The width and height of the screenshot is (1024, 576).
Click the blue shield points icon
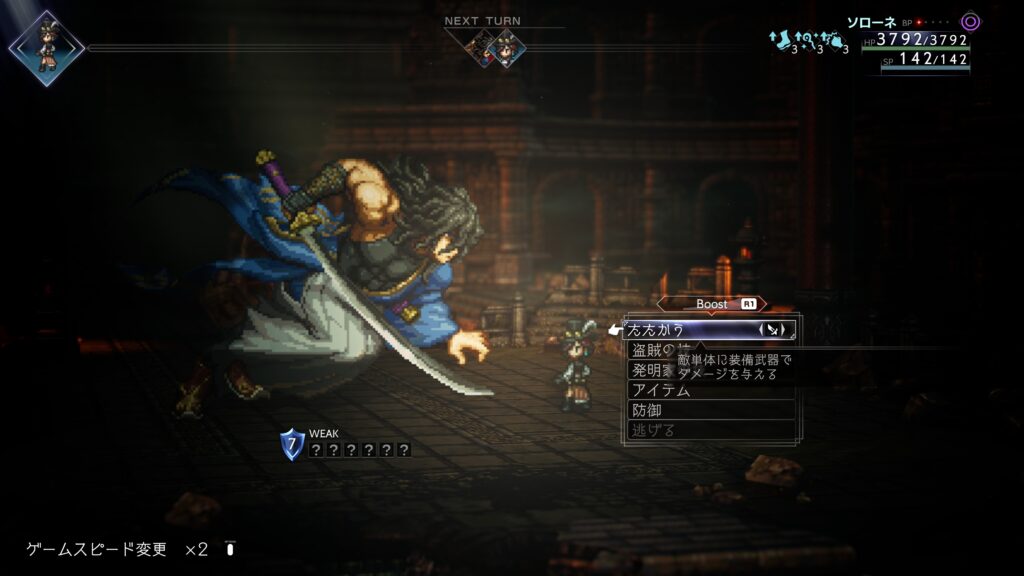point(291,444)
